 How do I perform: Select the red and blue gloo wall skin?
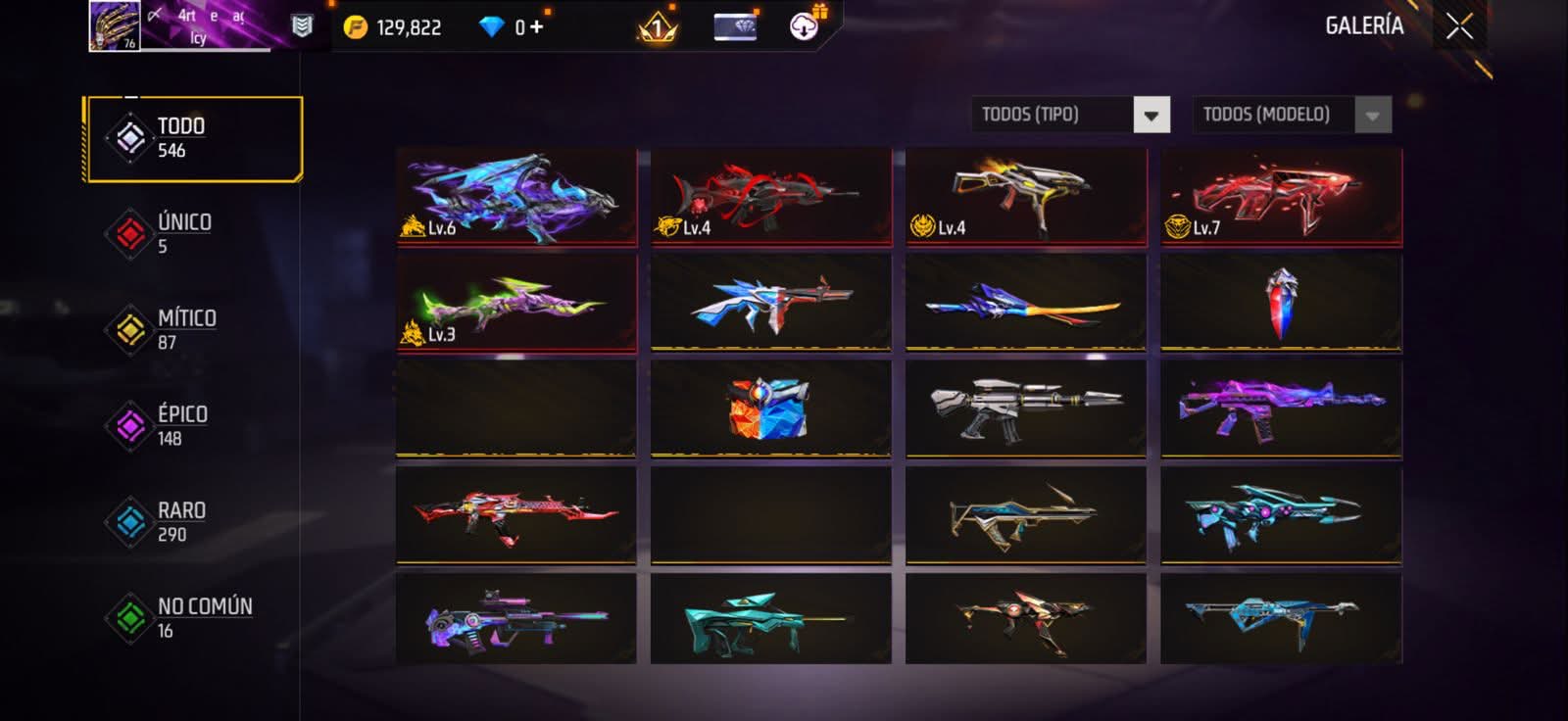[x=1281, y=303]
